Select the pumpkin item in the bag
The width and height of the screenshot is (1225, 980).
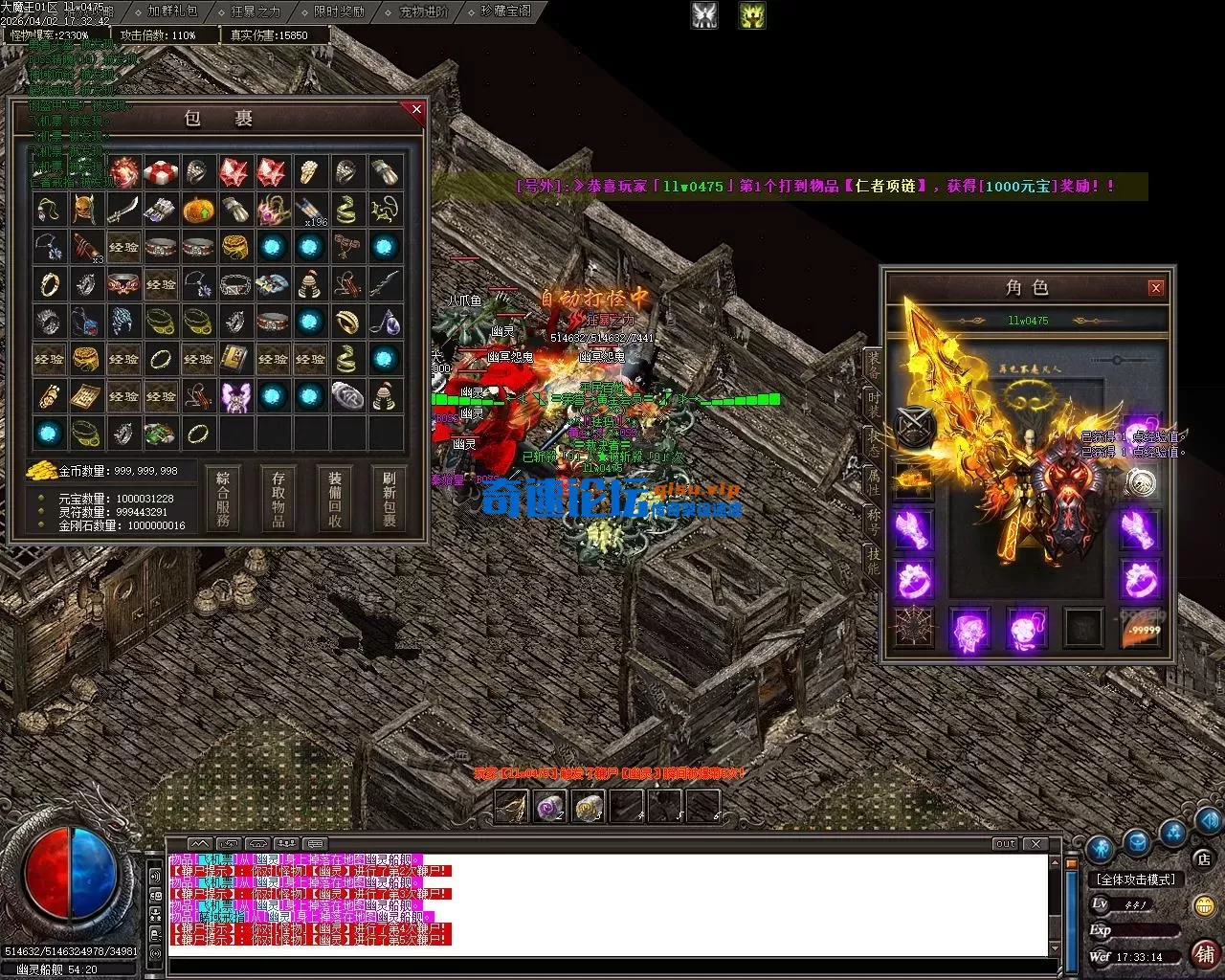tap(197, 210)
